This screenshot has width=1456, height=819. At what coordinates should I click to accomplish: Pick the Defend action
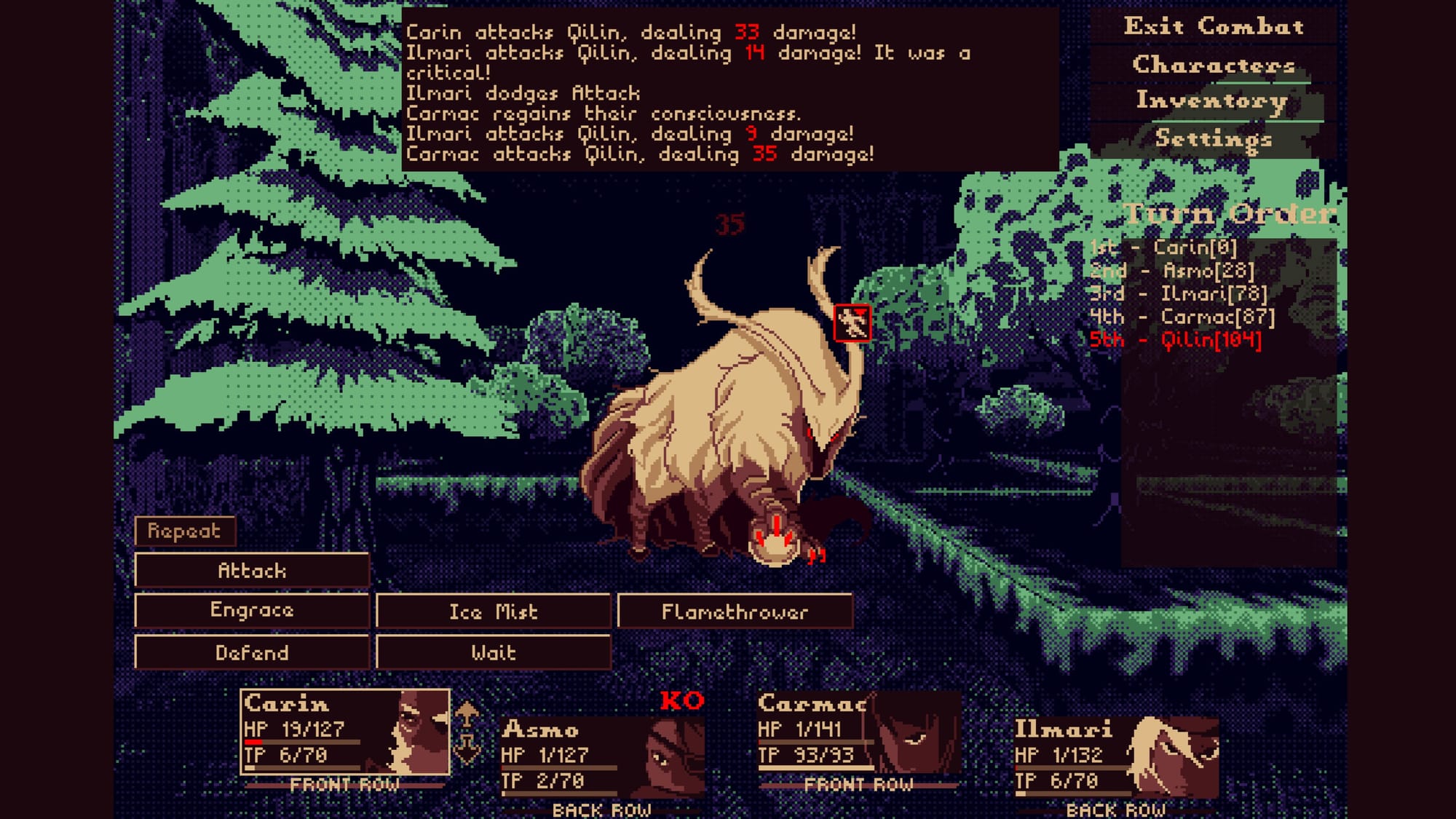tap(252, 652)
